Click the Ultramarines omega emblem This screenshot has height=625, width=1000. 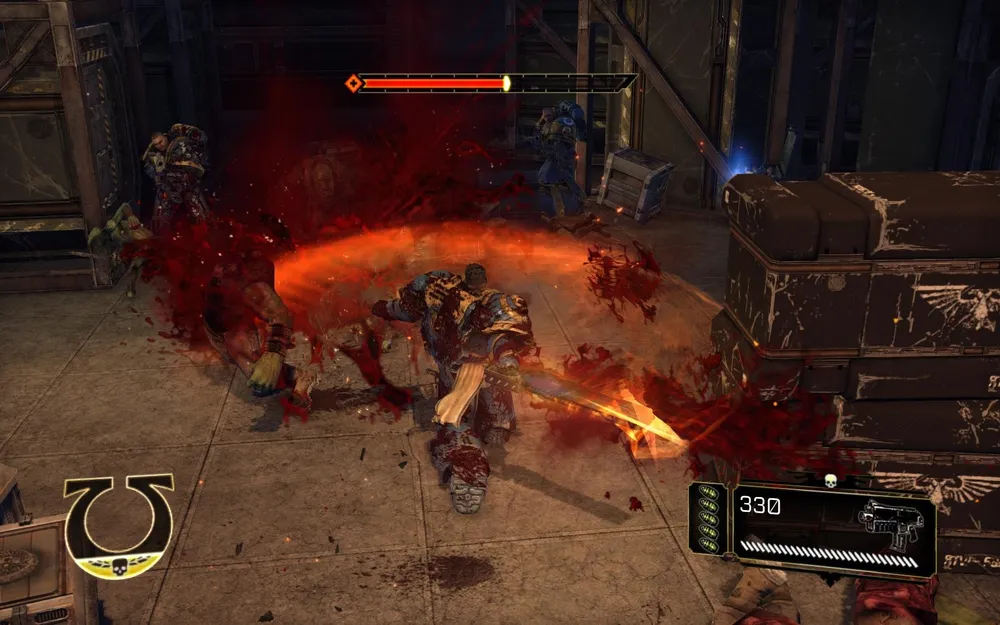tap(119, 524)
